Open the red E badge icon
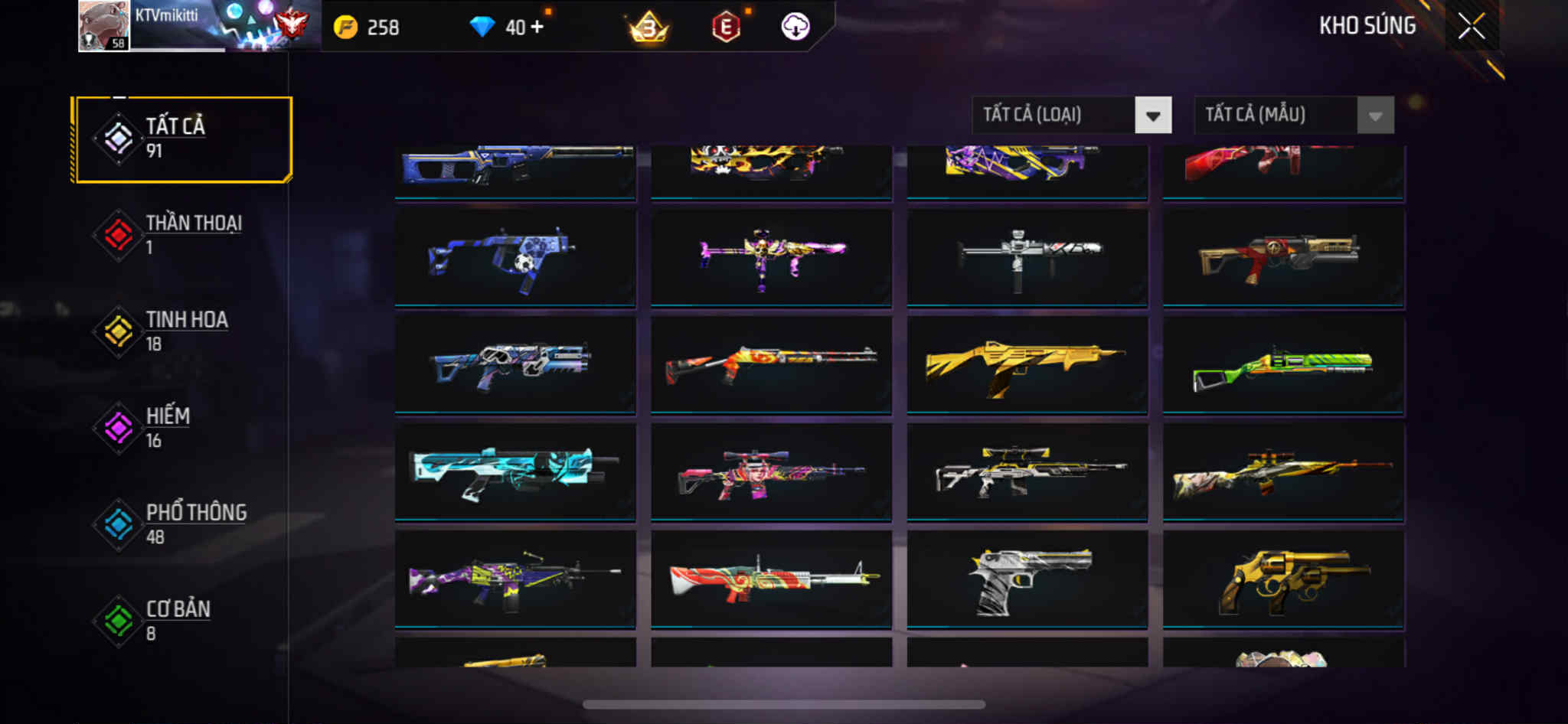The image size is (1568, 724). click(x=726, y=28)
